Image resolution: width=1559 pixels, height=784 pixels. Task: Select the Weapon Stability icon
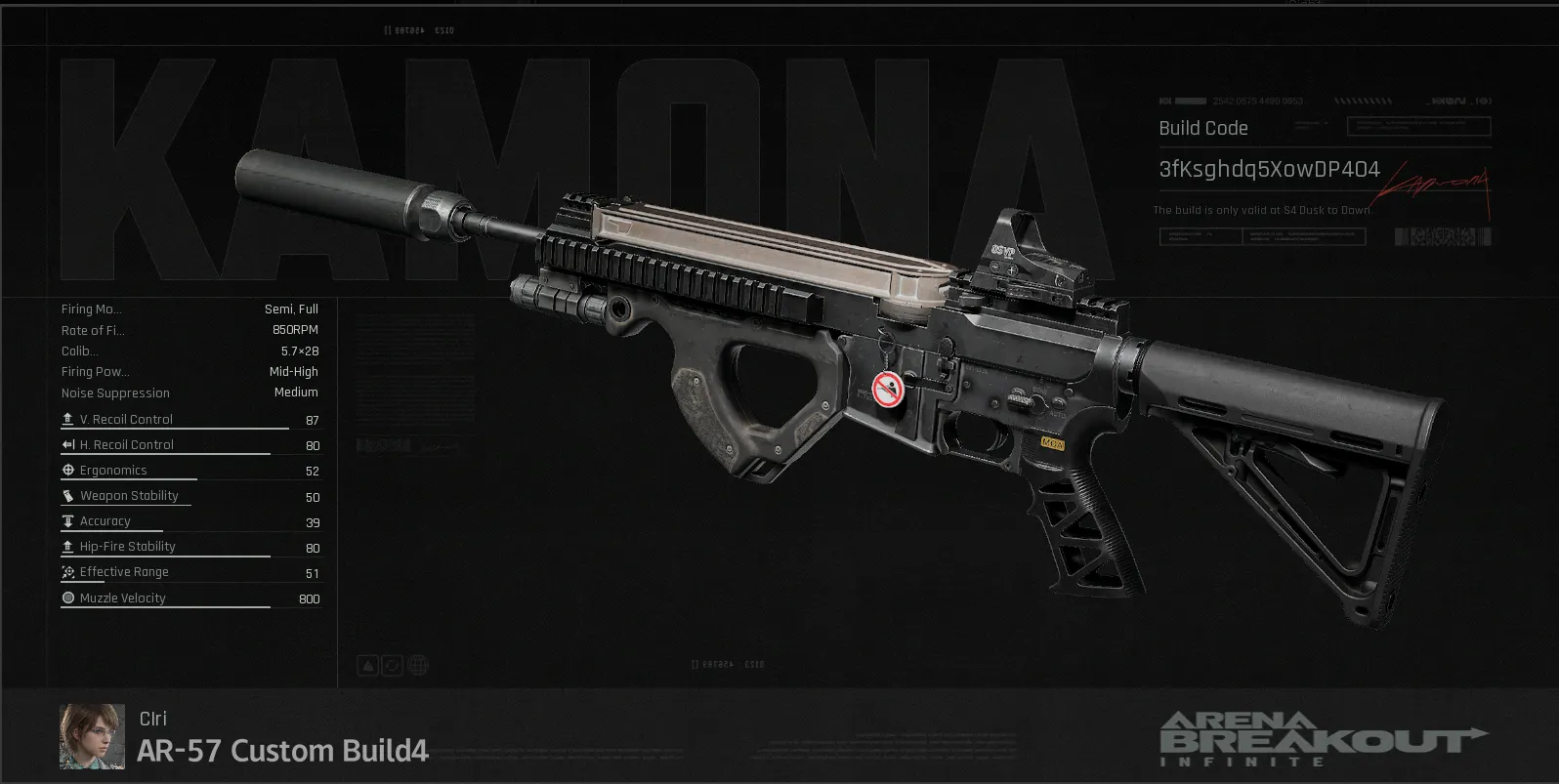coord(67,495)
